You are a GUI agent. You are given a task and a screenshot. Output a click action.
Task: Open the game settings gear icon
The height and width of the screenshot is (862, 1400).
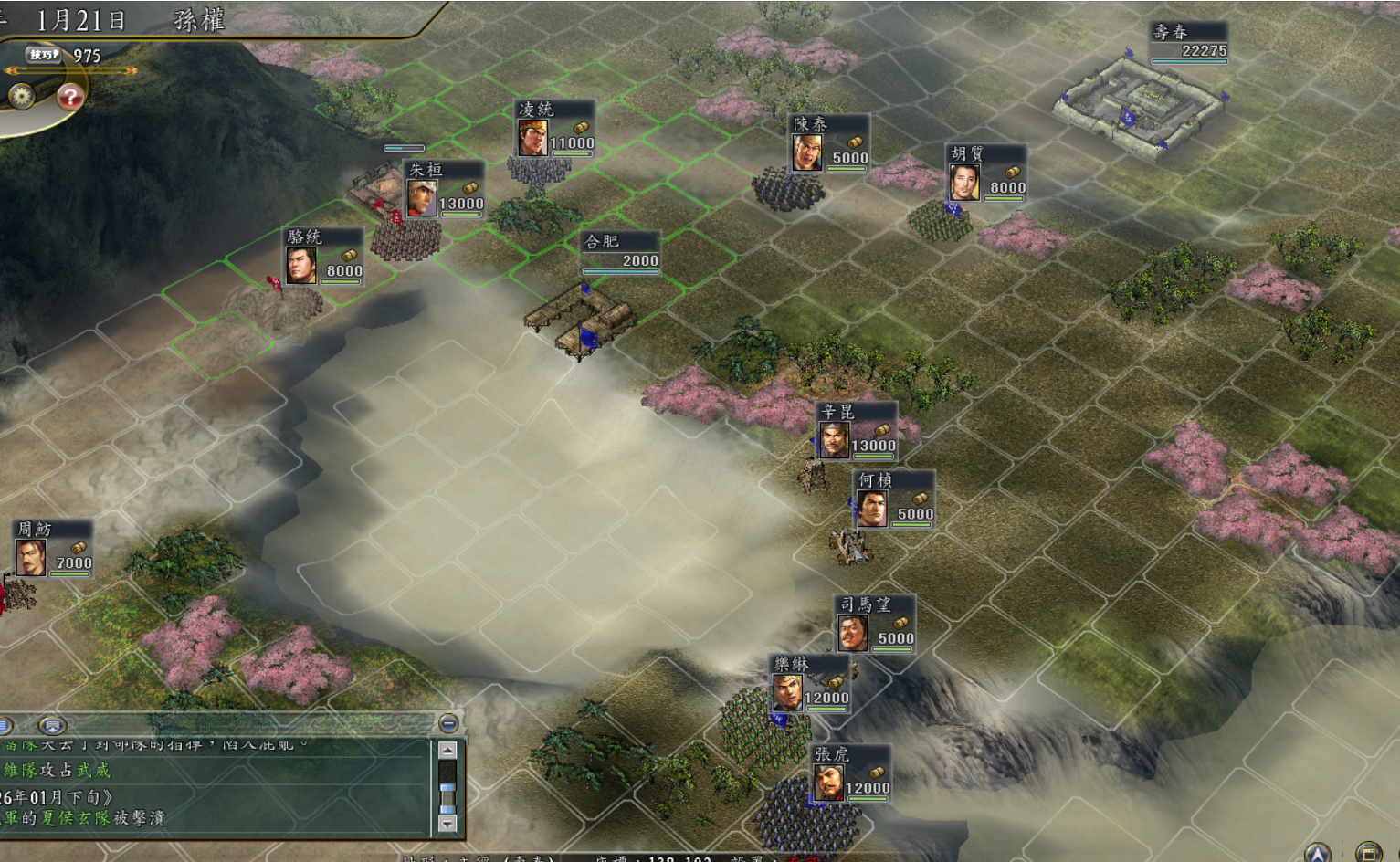pyautogui.click(x=22, y=97)
